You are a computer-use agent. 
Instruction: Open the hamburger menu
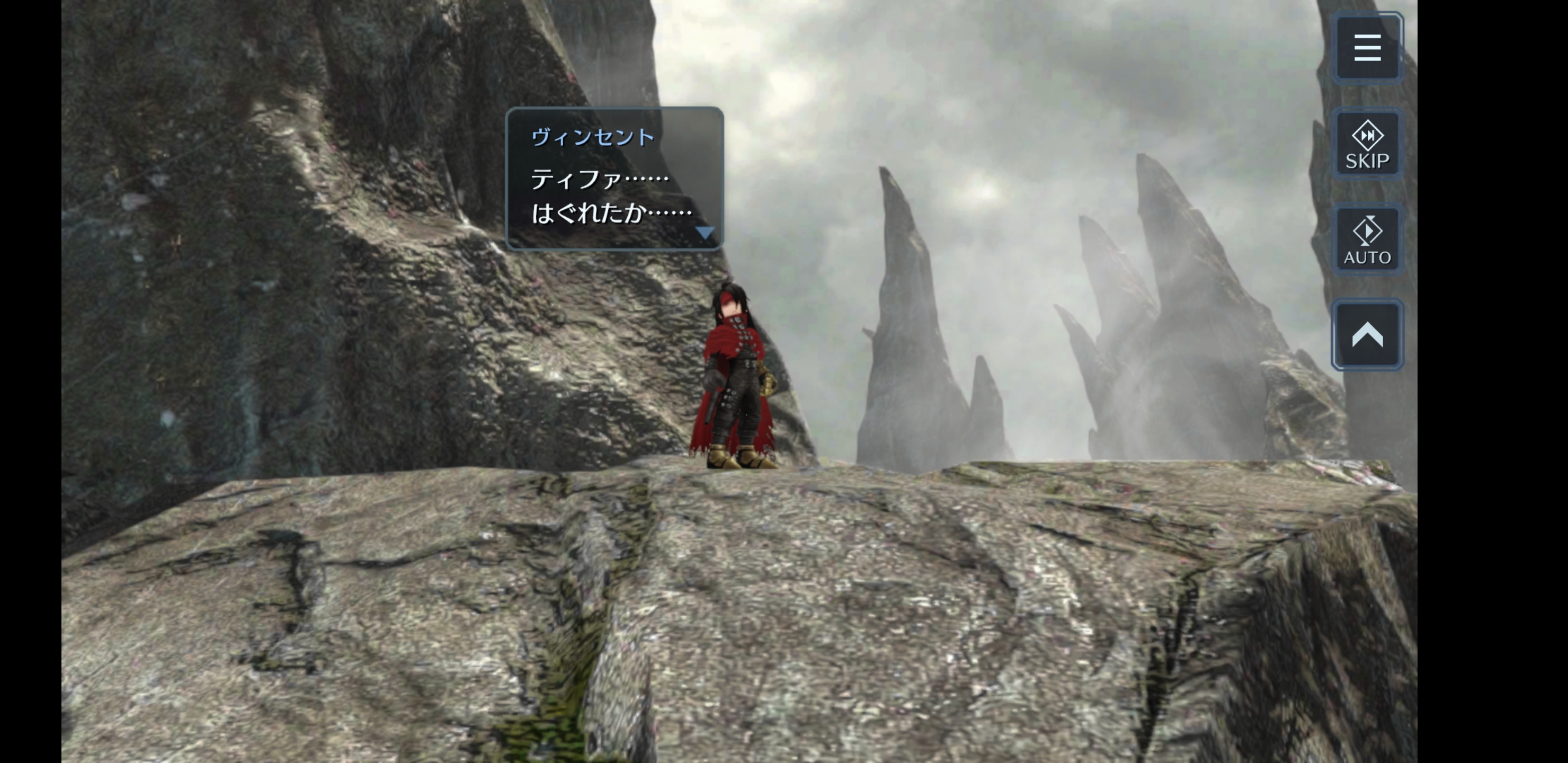(x=1367, y=48)
